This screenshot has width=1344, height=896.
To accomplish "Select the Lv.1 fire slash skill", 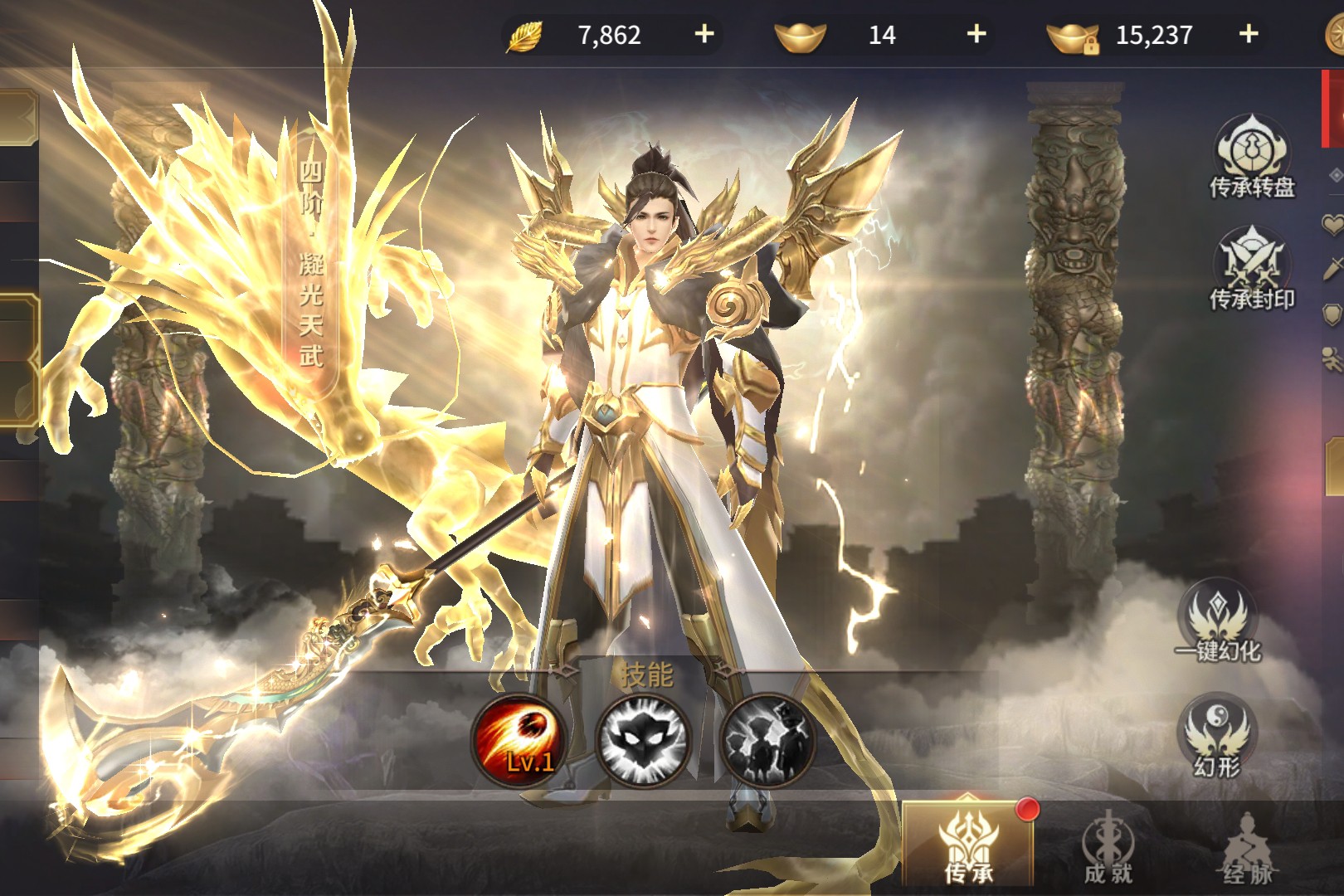I will (519, 739).
